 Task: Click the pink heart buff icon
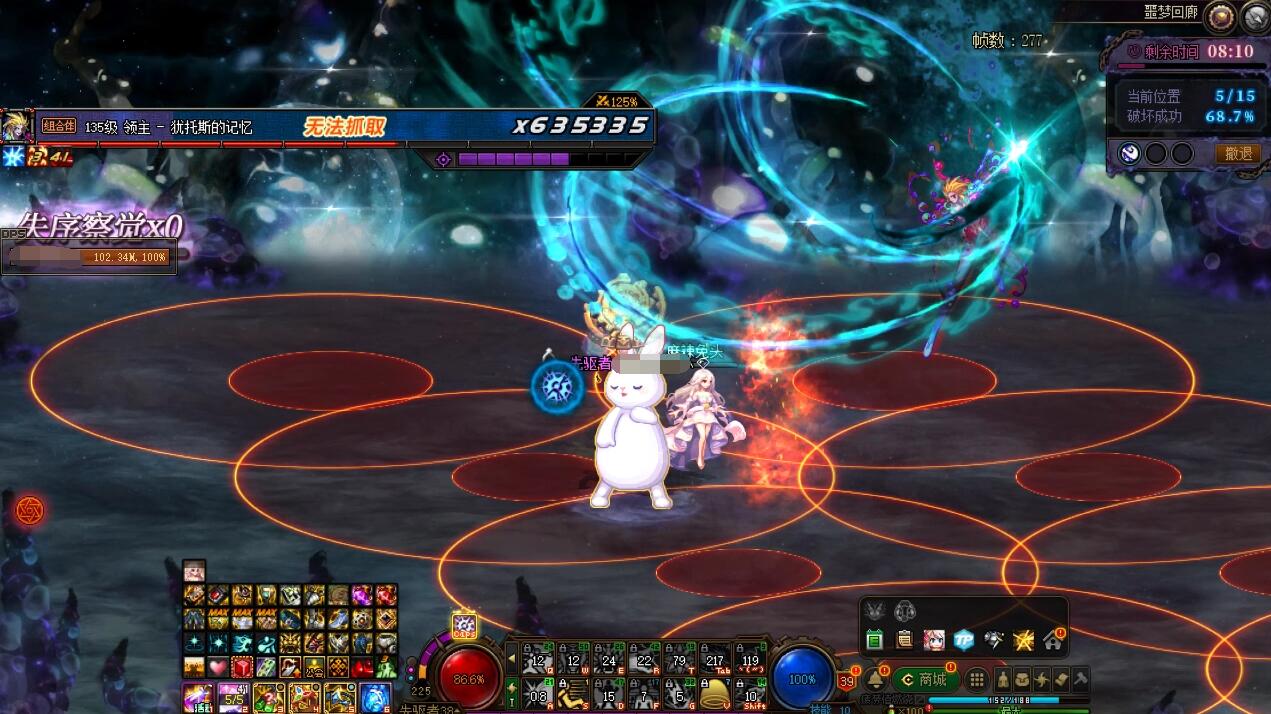[x=218, y=667]
